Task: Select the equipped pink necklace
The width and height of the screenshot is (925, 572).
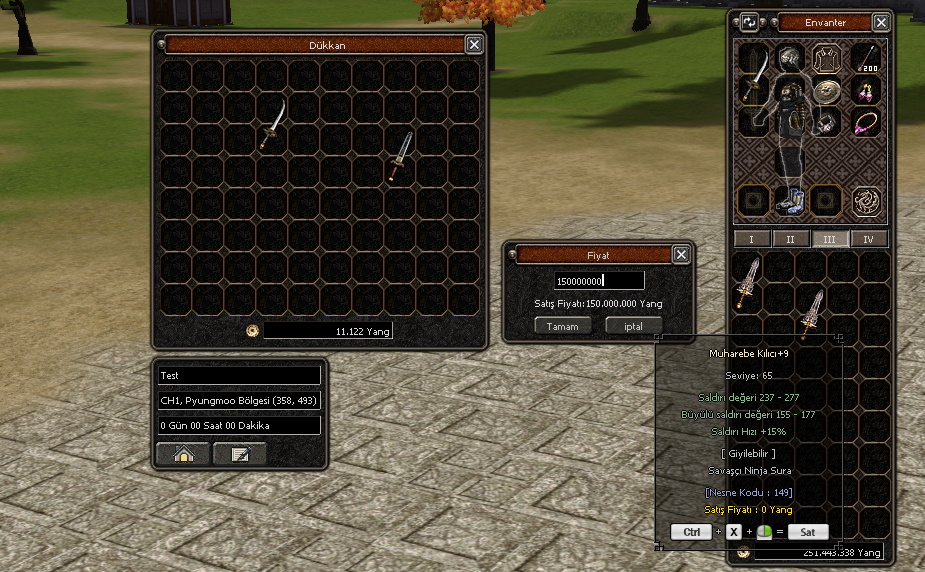Action: tap(866, 123)
